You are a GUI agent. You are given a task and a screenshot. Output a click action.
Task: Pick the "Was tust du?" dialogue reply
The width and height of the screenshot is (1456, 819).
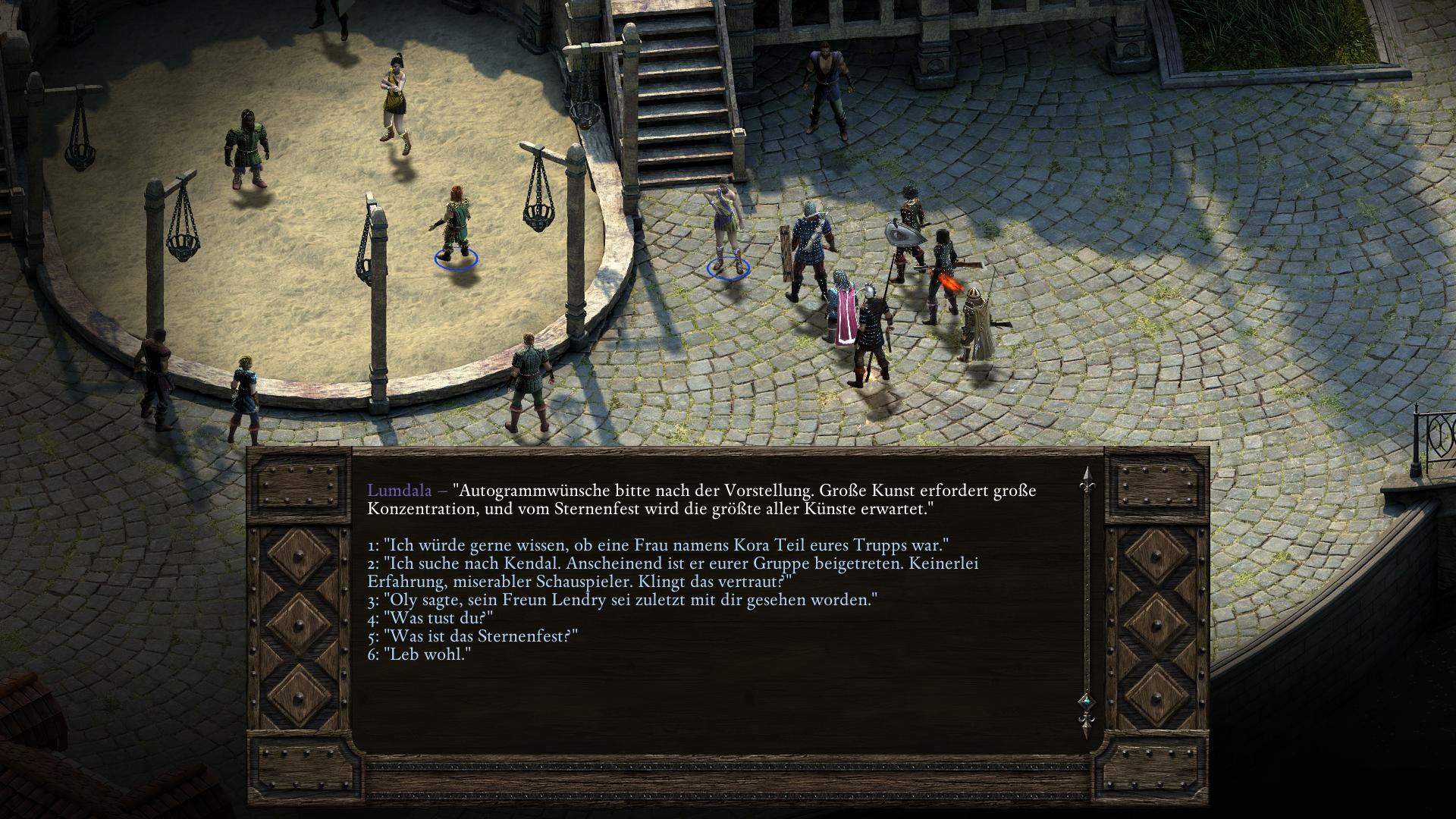pos(430,618)
